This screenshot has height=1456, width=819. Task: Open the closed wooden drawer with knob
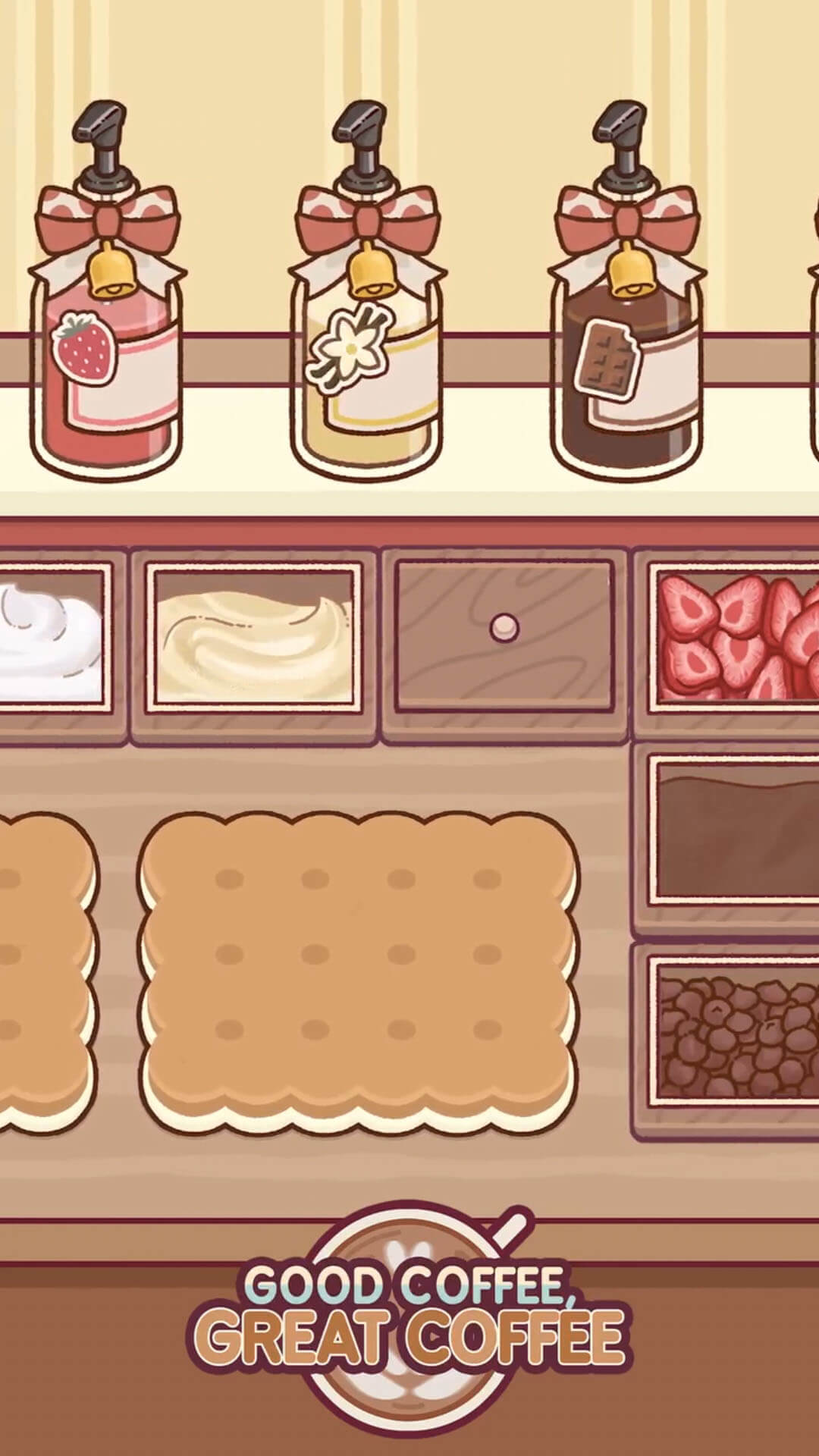coord(504,635)
